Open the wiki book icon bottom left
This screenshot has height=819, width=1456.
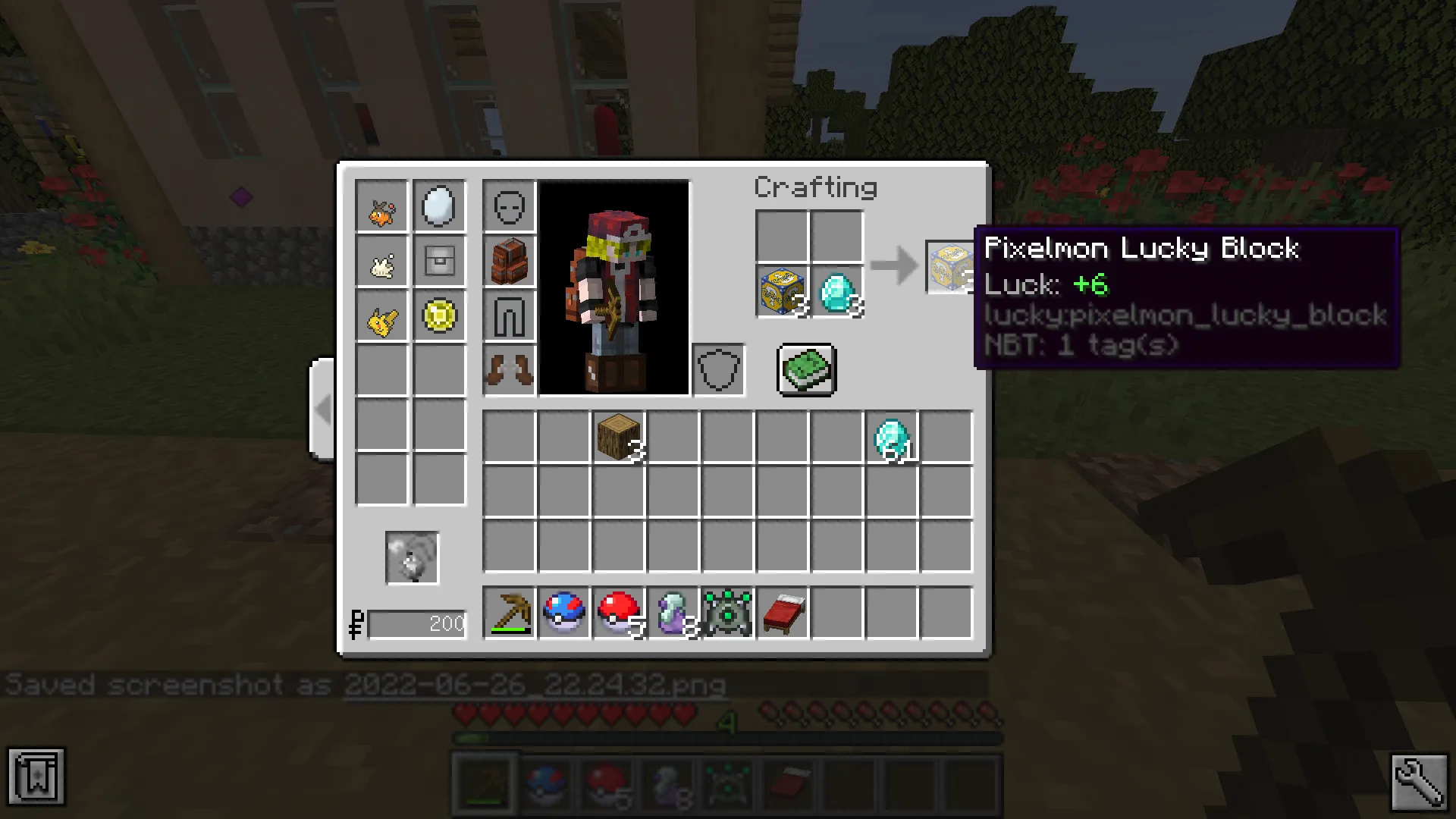tap(38, 775)
